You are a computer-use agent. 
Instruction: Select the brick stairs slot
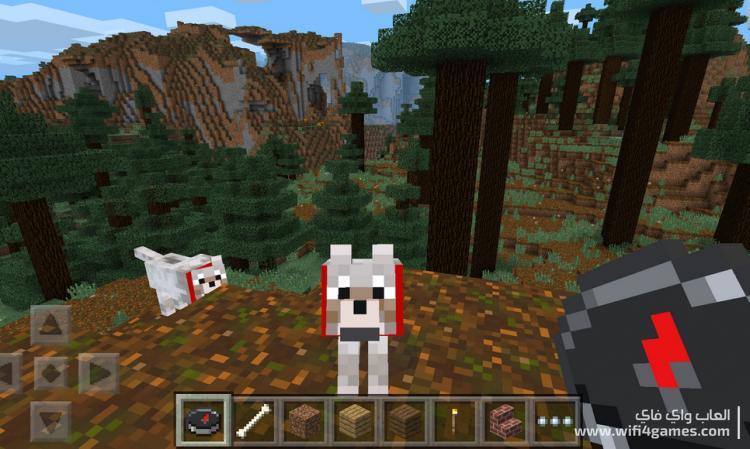[503, 420]
